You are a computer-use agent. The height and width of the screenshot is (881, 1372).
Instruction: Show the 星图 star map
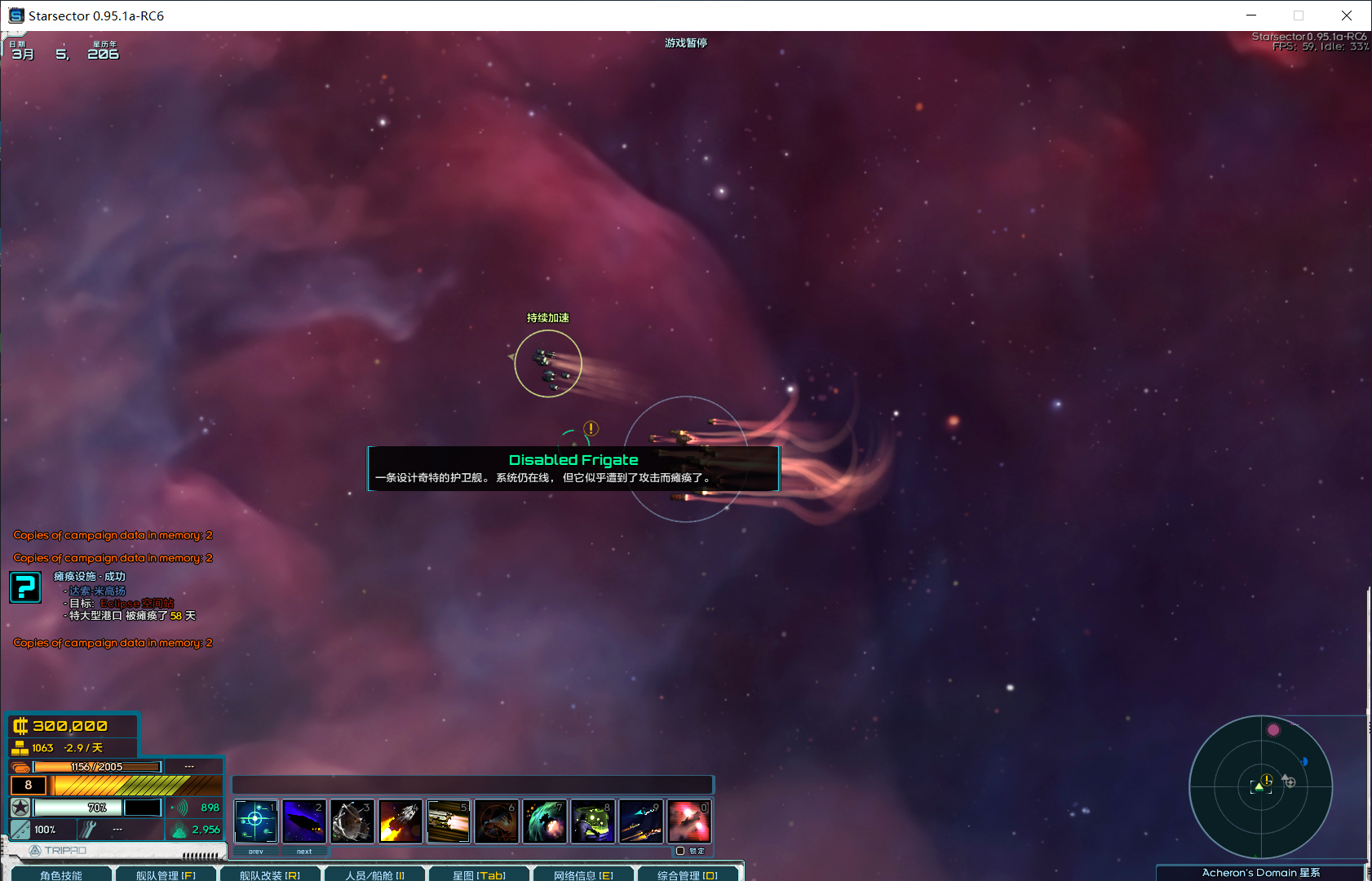point(479,874)
